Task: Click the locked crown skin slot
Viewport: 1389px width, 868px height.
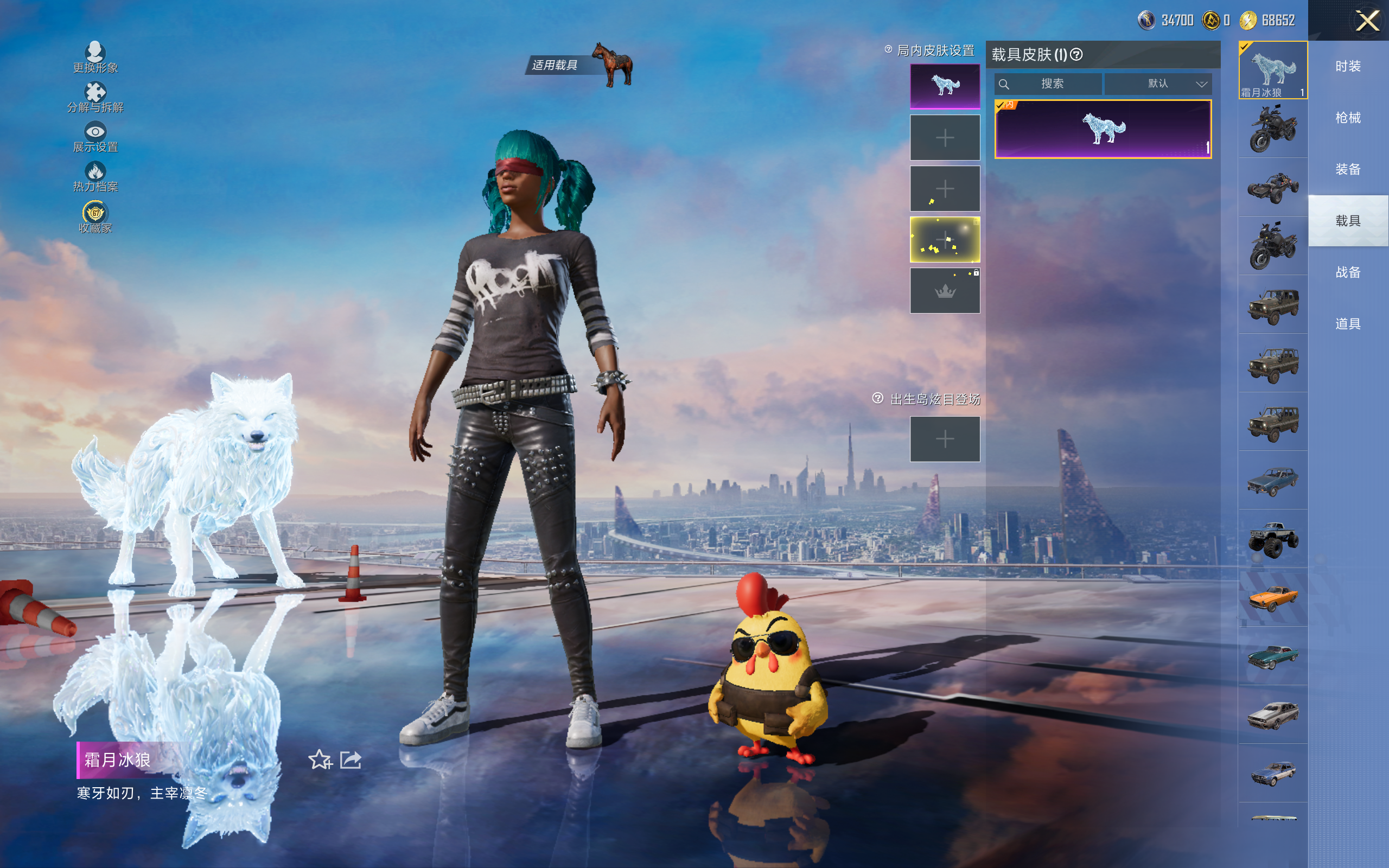Action: [945, 291]
